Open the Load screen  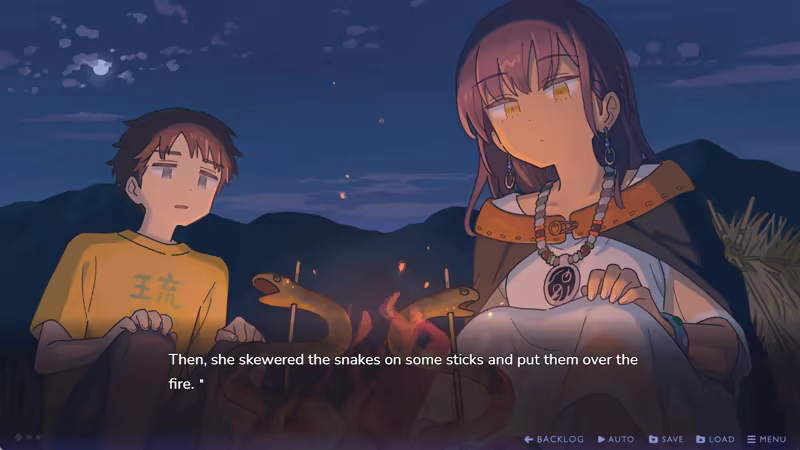[715, 439]
